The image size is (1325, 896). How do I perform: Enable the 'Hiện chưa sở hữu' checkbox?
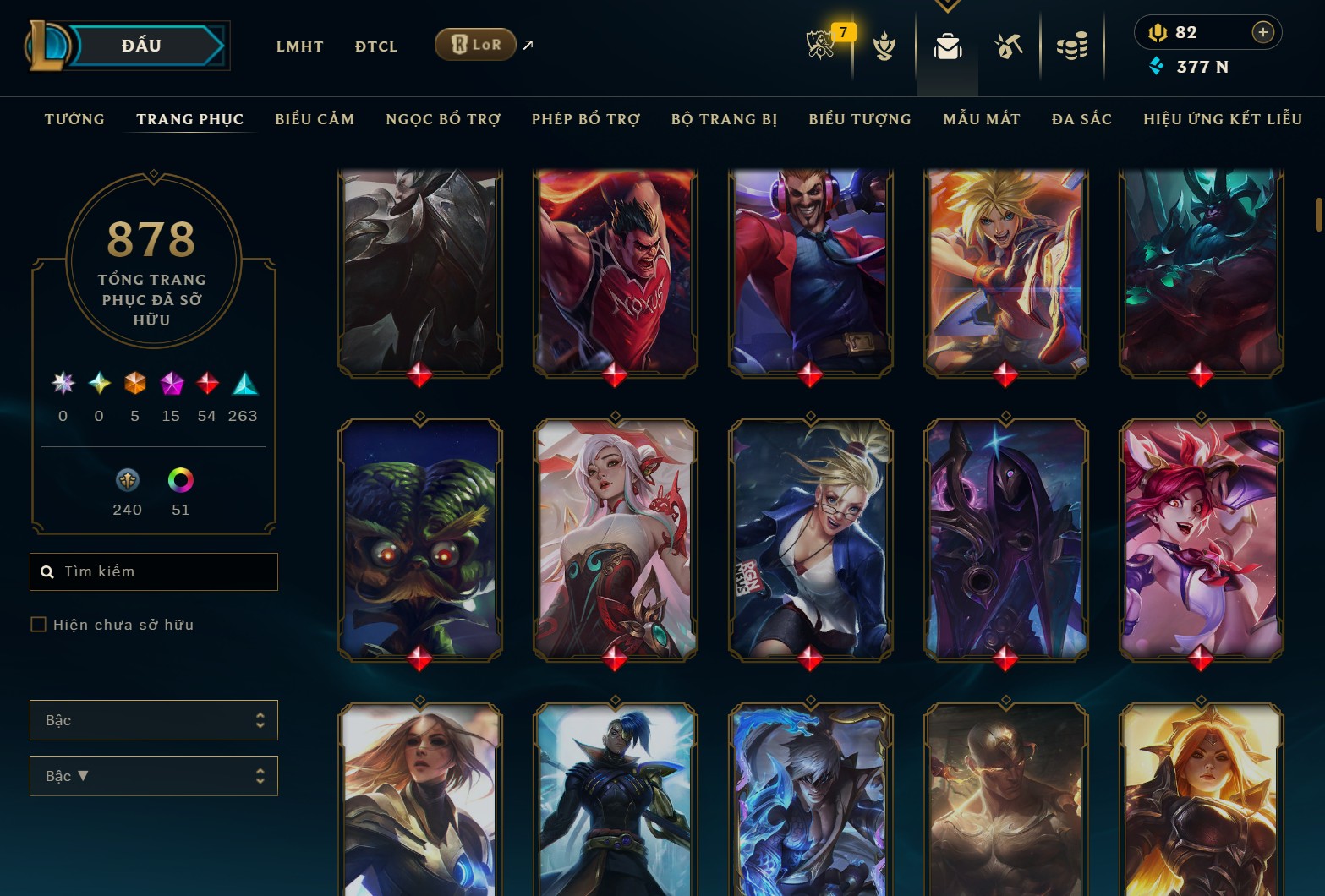pyautogui.click(x=39, y=624)
